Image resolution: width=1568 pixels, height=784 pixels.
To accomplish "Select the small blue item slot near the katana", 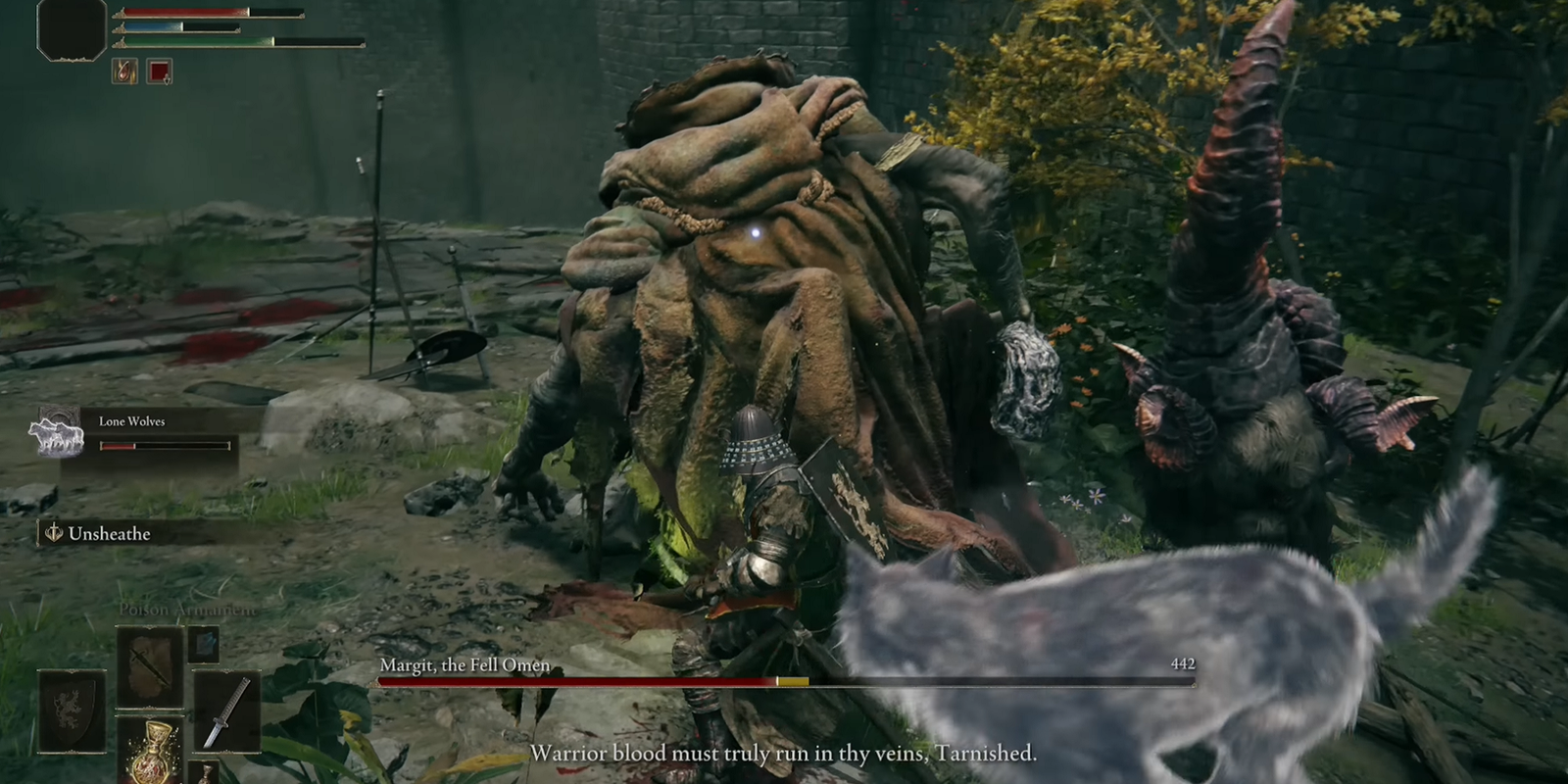I will click(204, 645).
